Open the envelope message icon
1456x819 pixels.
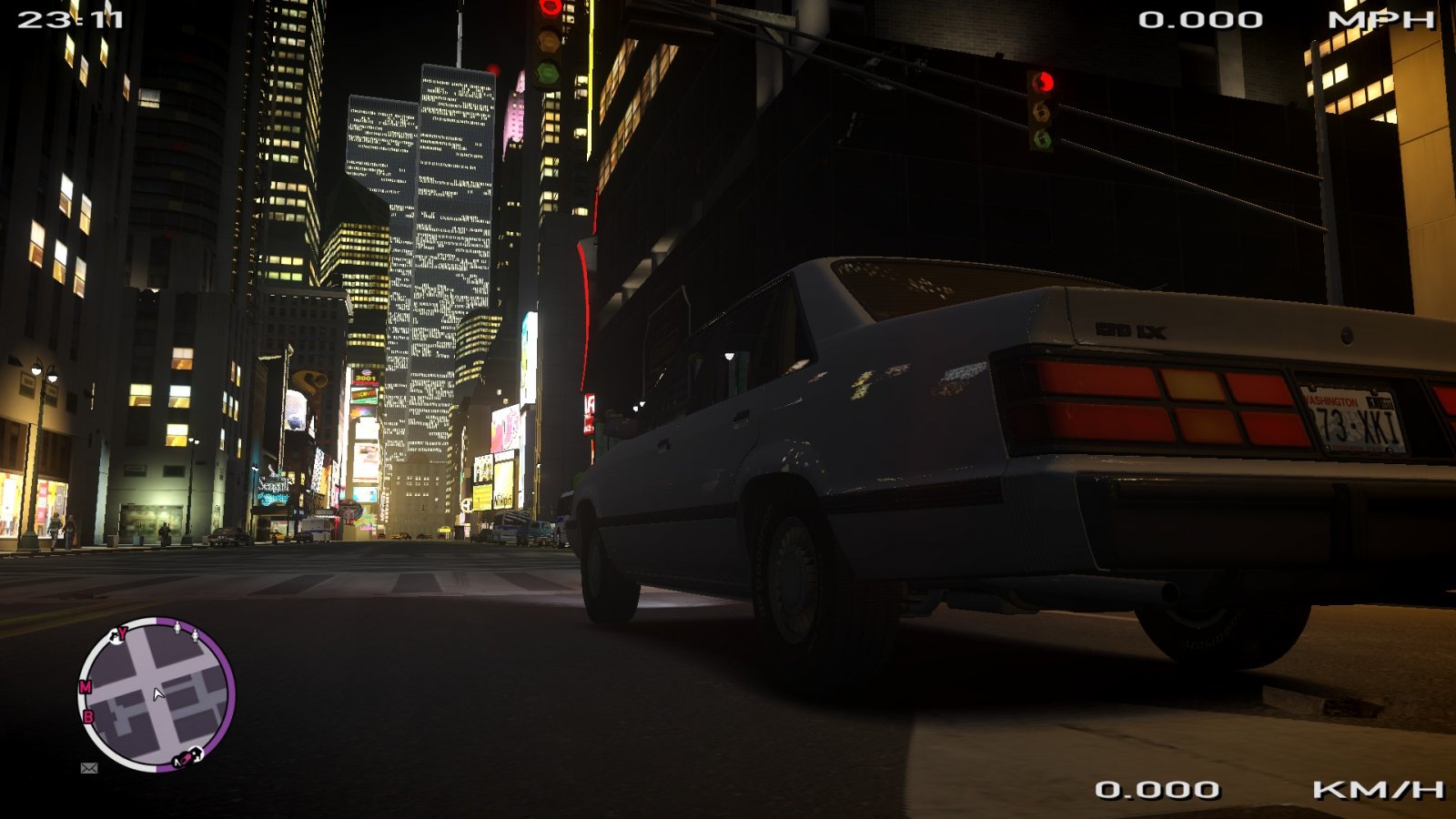[x=89, y=768]
